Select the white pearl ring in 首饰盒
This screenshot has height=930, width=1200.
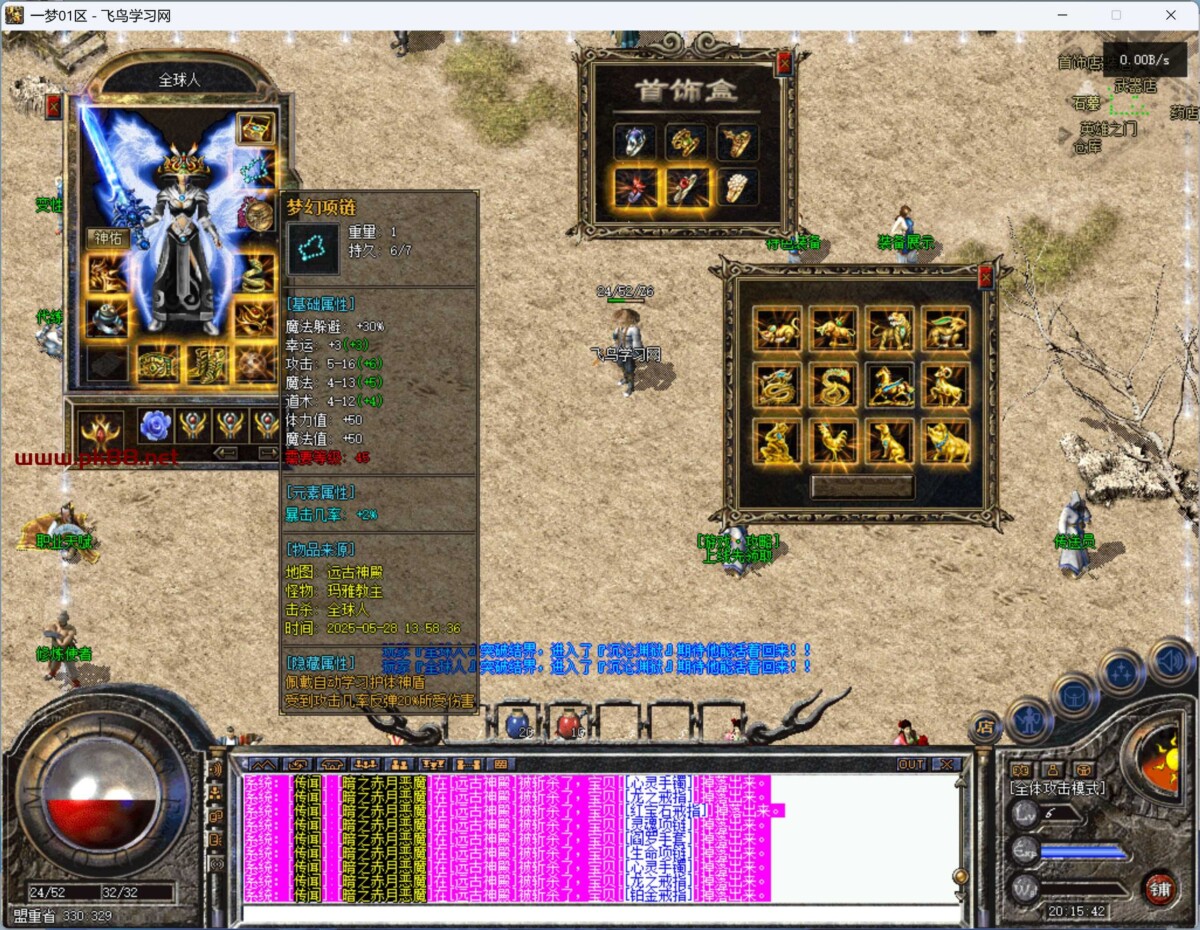pos(738,187)
